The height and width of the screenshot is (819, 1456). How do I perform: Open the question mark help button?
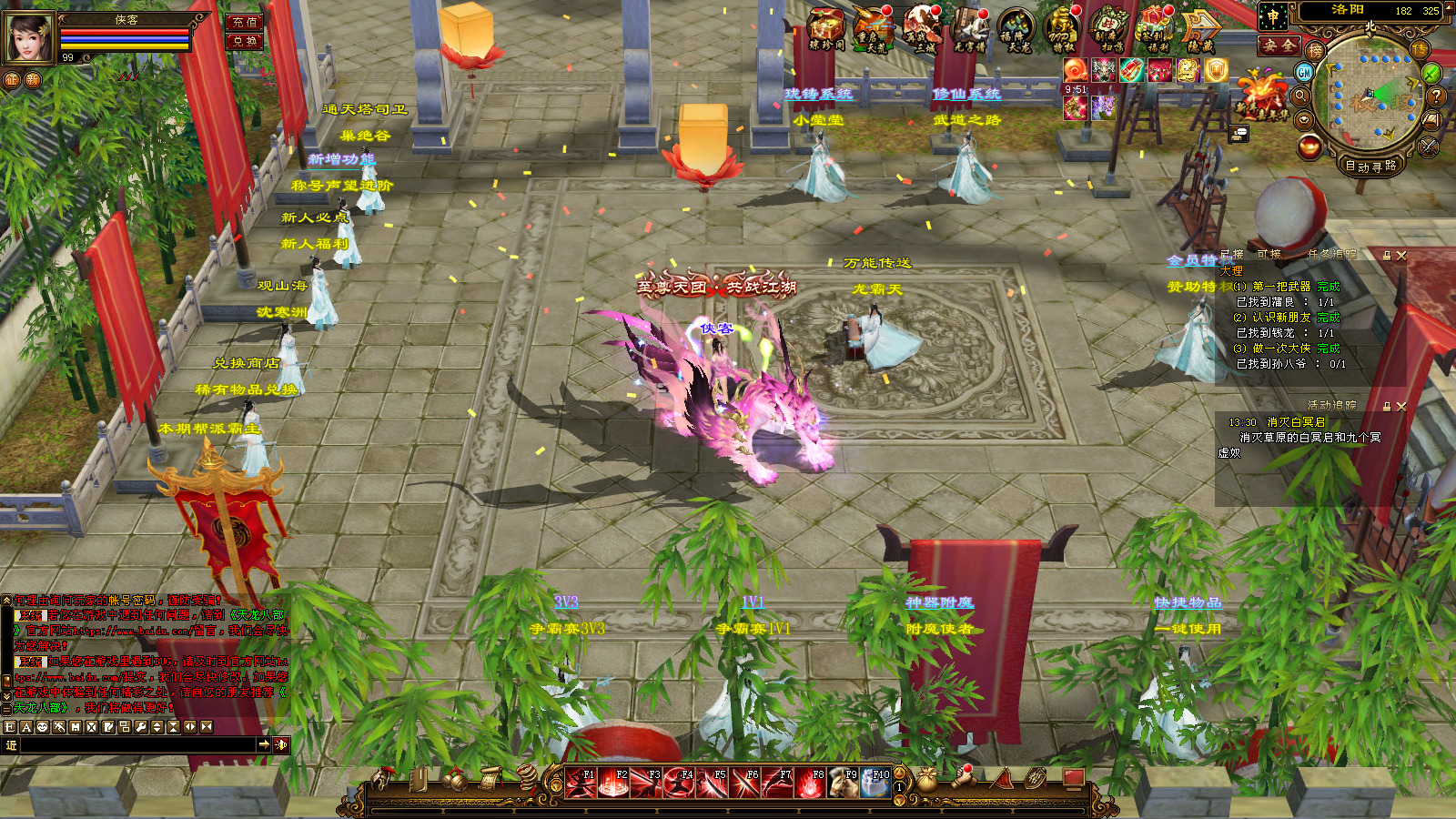click(x=1437, y=95)
